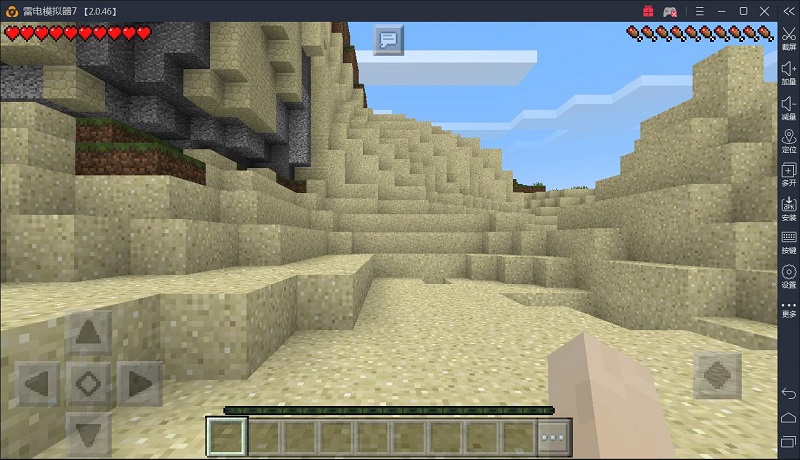Viewport: 800px width, 460px height.
Task: Close the emulator window
Action: (x=765, y=10)
